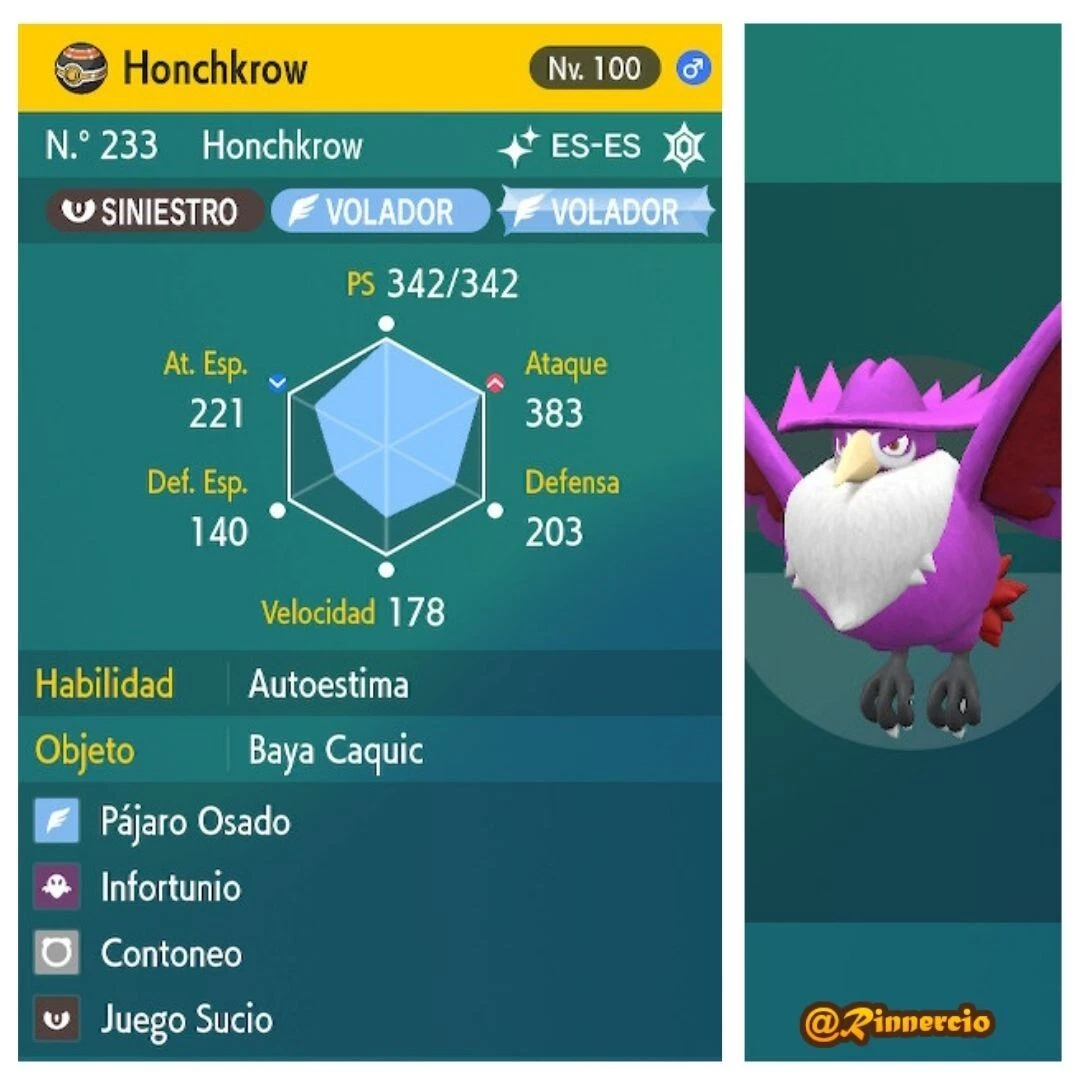Screen dimensions: 1080x1080
Task: Select the crystal-shaped Volador Tera type badge
Action: click(x=606, y=212)
